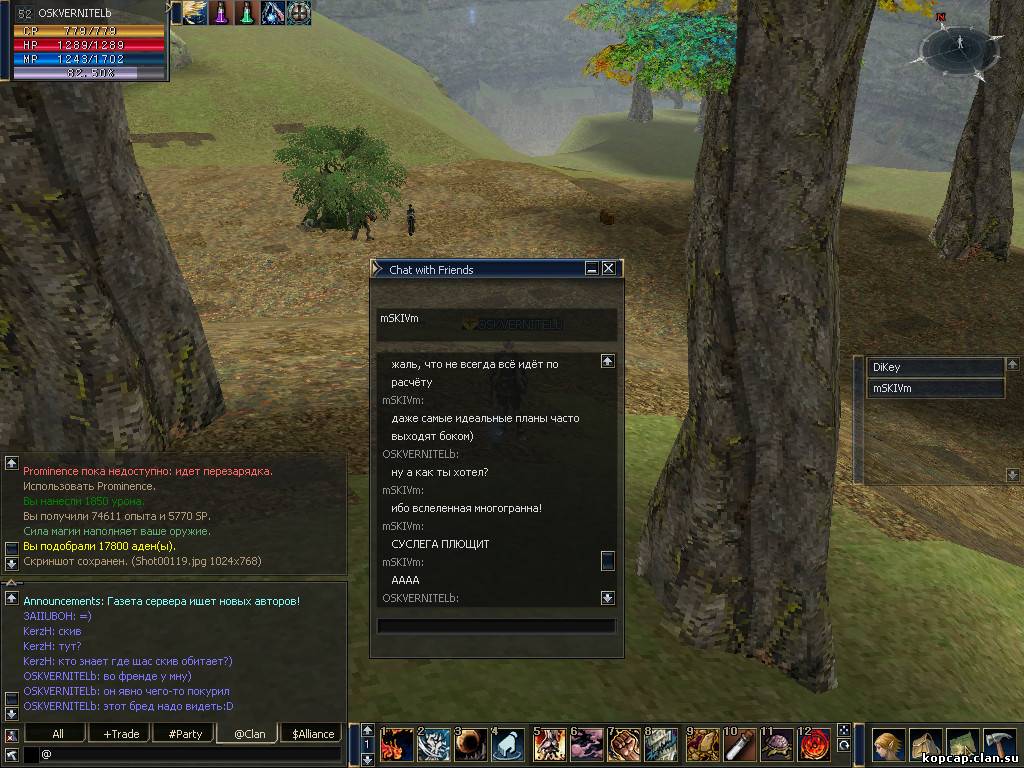Use the fist skill in hotbar slot 7
Screen dimensions: 1024x768
click(624, 745)
